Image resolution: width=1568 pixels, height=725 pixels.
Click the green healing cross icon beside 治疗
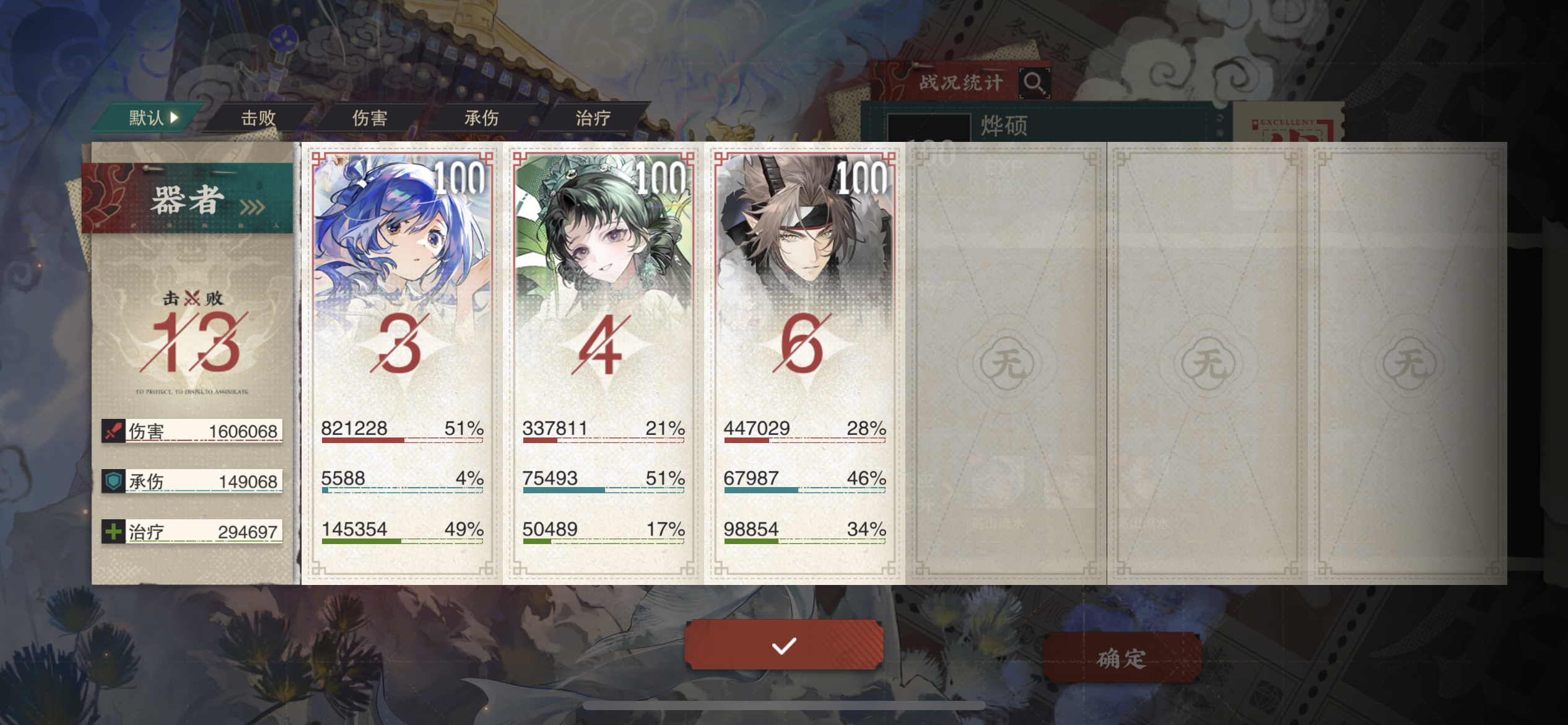point(112,531)
